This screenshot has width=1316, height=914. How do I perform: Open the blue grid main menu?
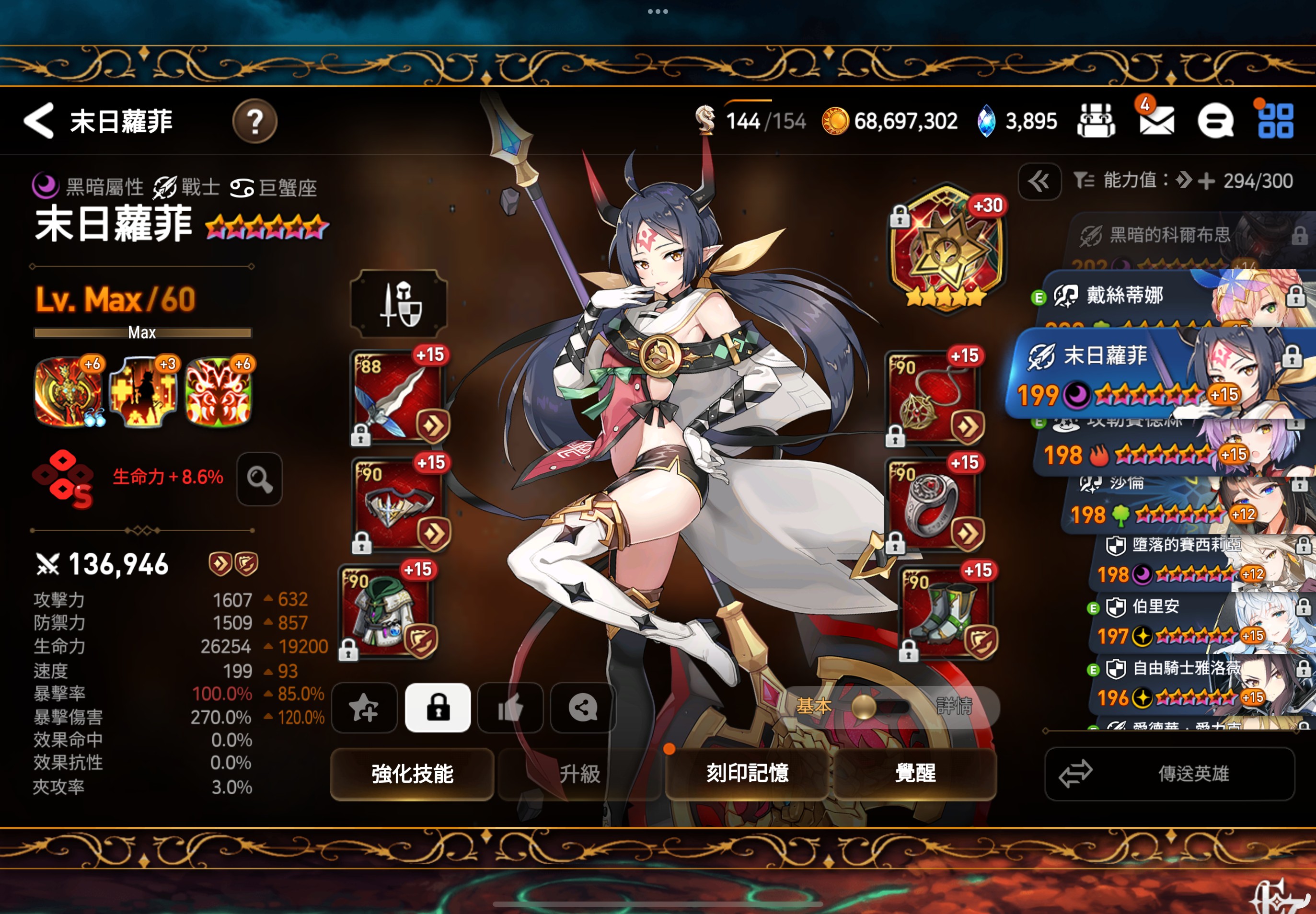[x=1275, y=121]
